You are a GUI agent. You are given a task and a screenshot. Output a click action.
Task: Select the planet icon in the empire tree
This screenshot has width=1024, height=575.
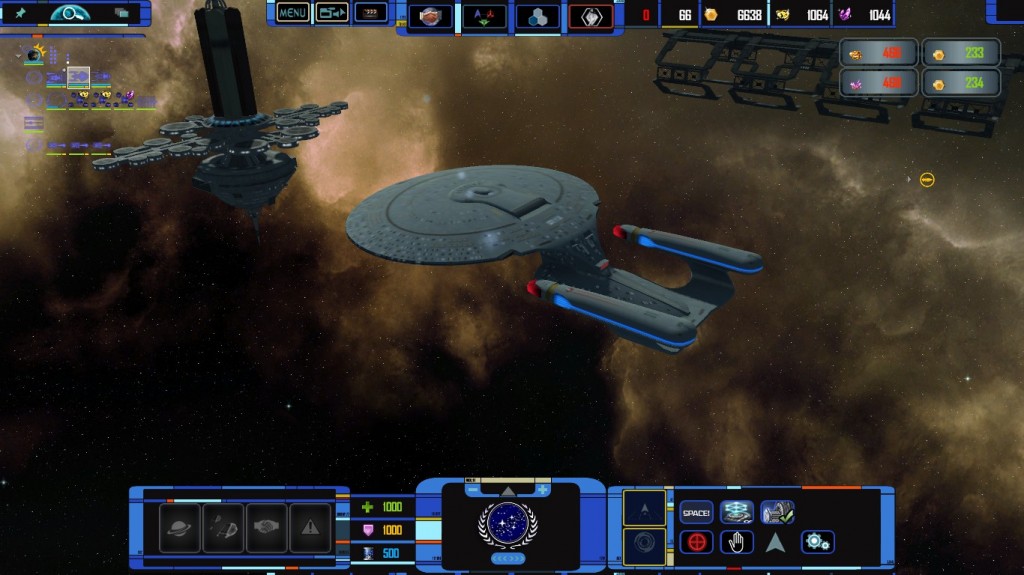[x=36, y=55]
